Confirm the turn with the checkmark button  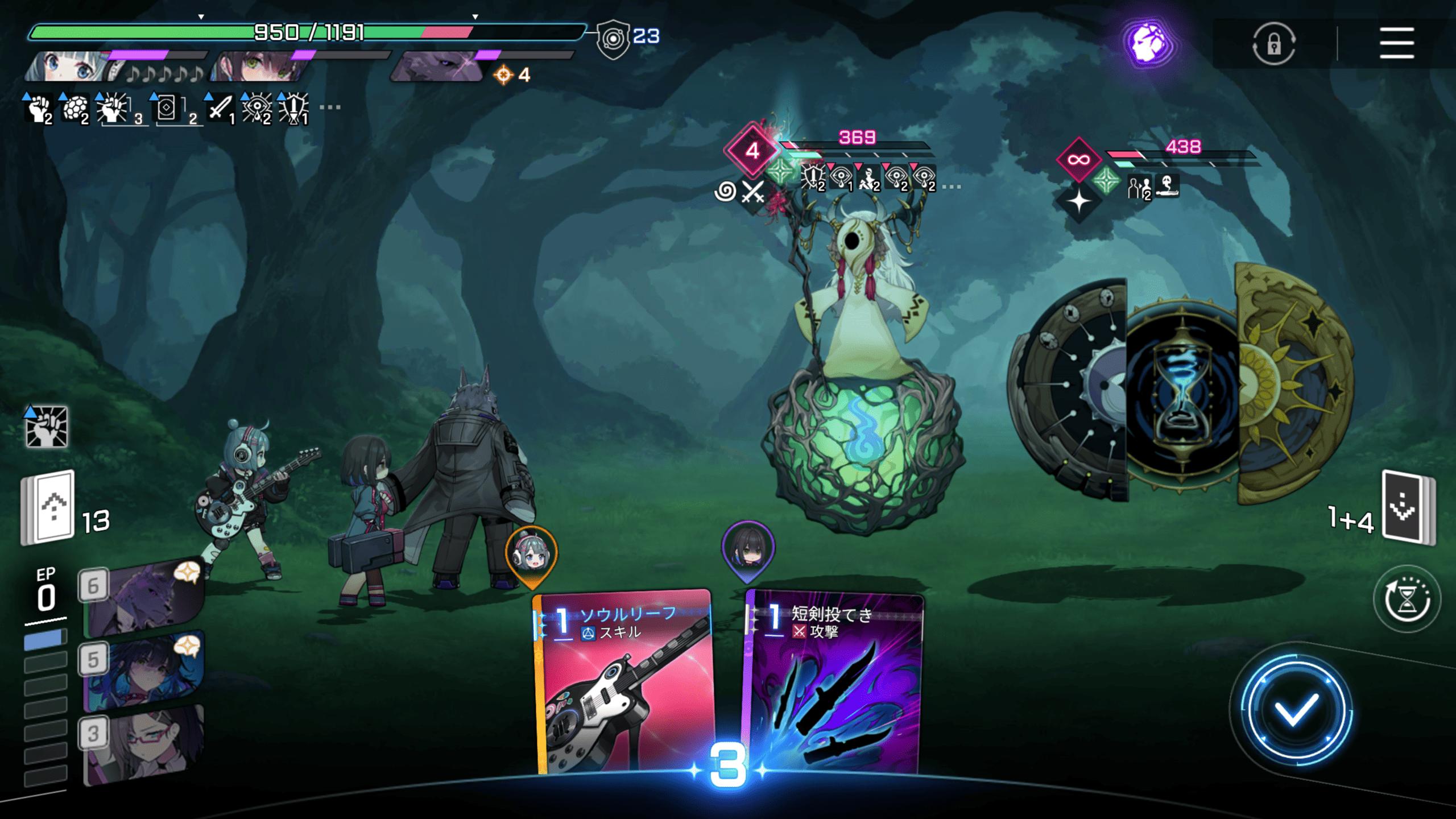coord(1295,710)
